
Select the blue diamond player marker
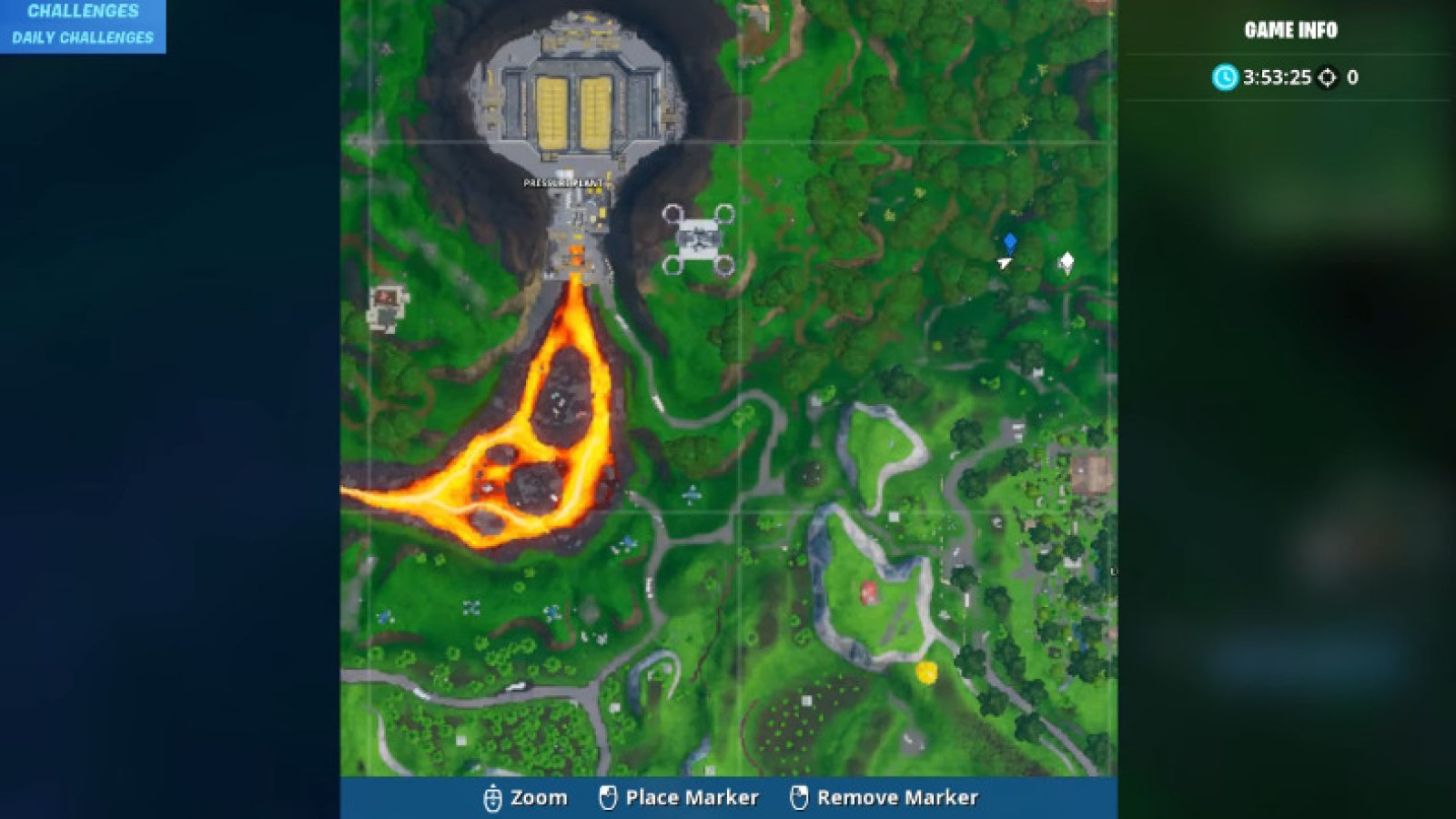pyautogui.click(x=1010, y=242)
